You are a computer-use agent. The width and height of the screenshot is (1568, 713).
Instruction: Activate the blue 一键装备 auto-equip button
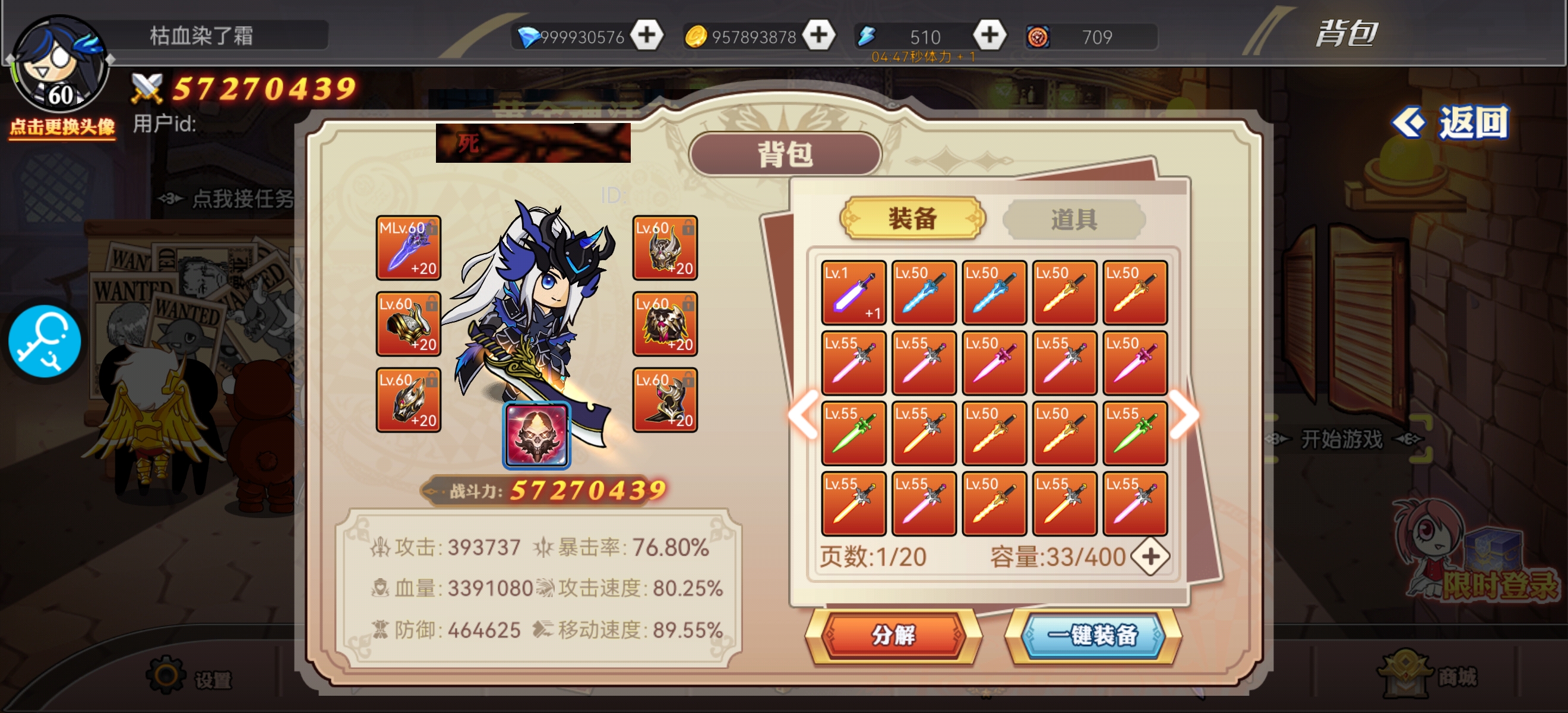tap(1093, 635)
